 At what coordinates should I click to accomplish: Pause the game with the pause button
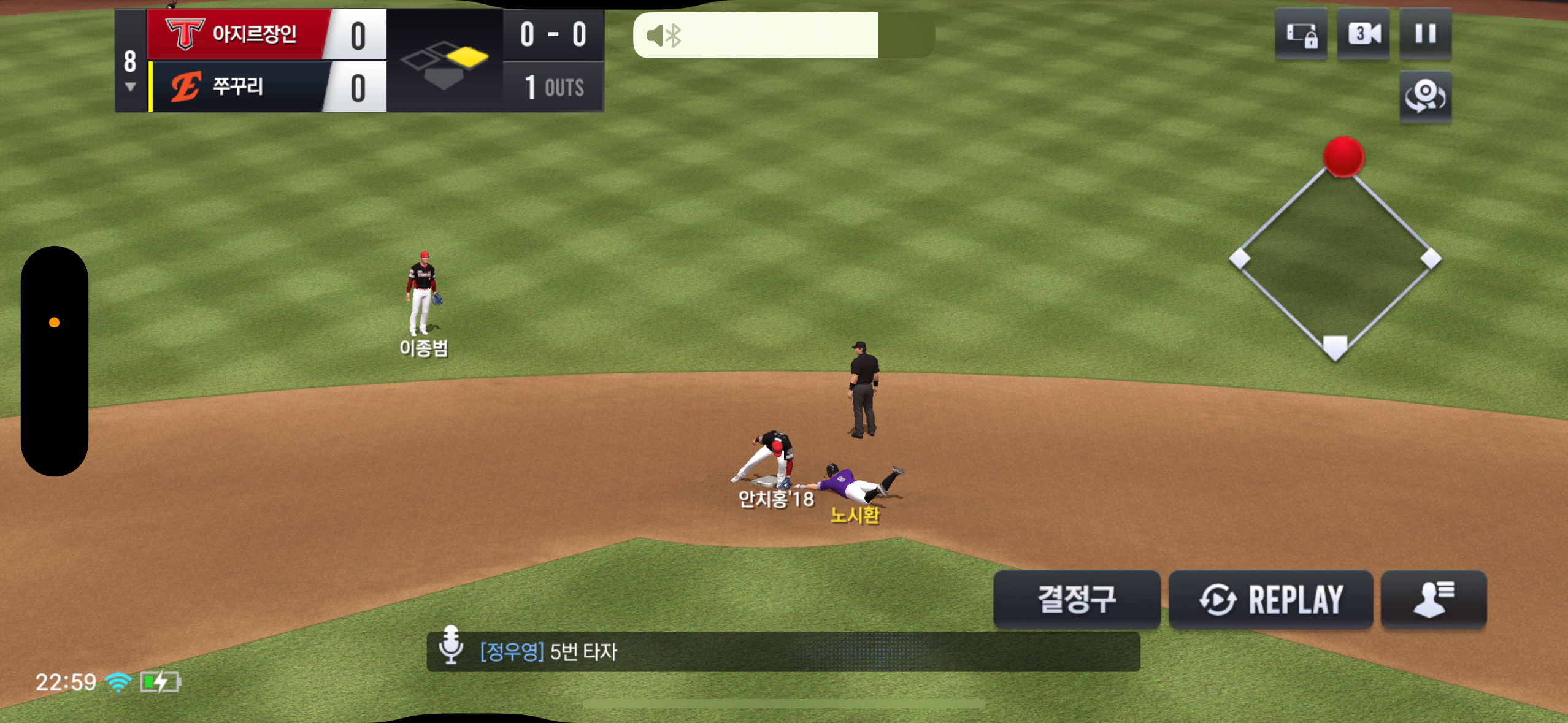tap(1425, 34)
